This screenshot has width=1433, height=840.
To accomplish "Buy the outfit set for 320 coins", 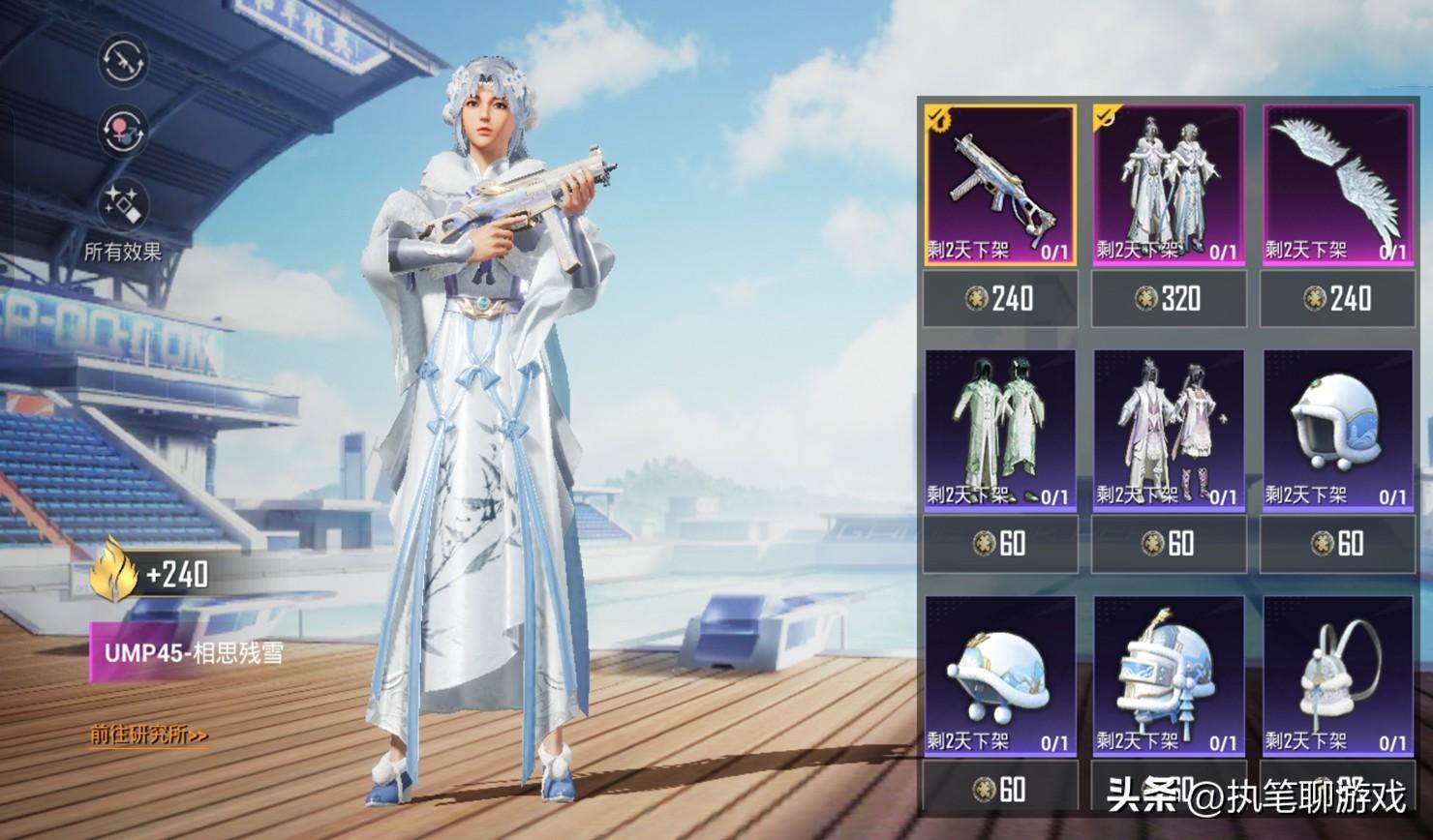I will pyautogui.click(x=1169, y=298).
